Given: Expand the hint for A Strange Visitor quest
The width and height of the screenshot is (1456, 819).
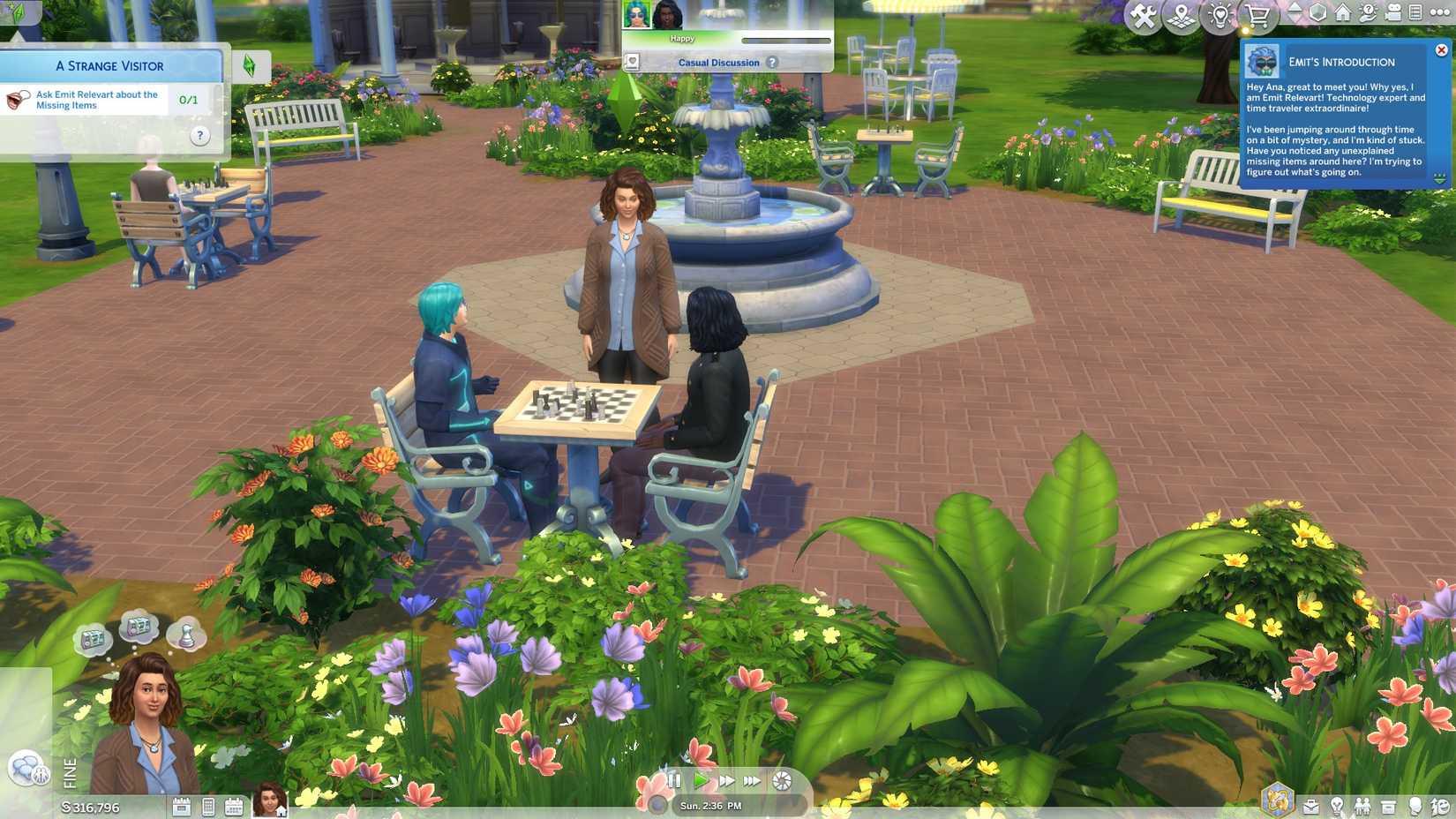Looking at the screenshot, I should (199, 134).
